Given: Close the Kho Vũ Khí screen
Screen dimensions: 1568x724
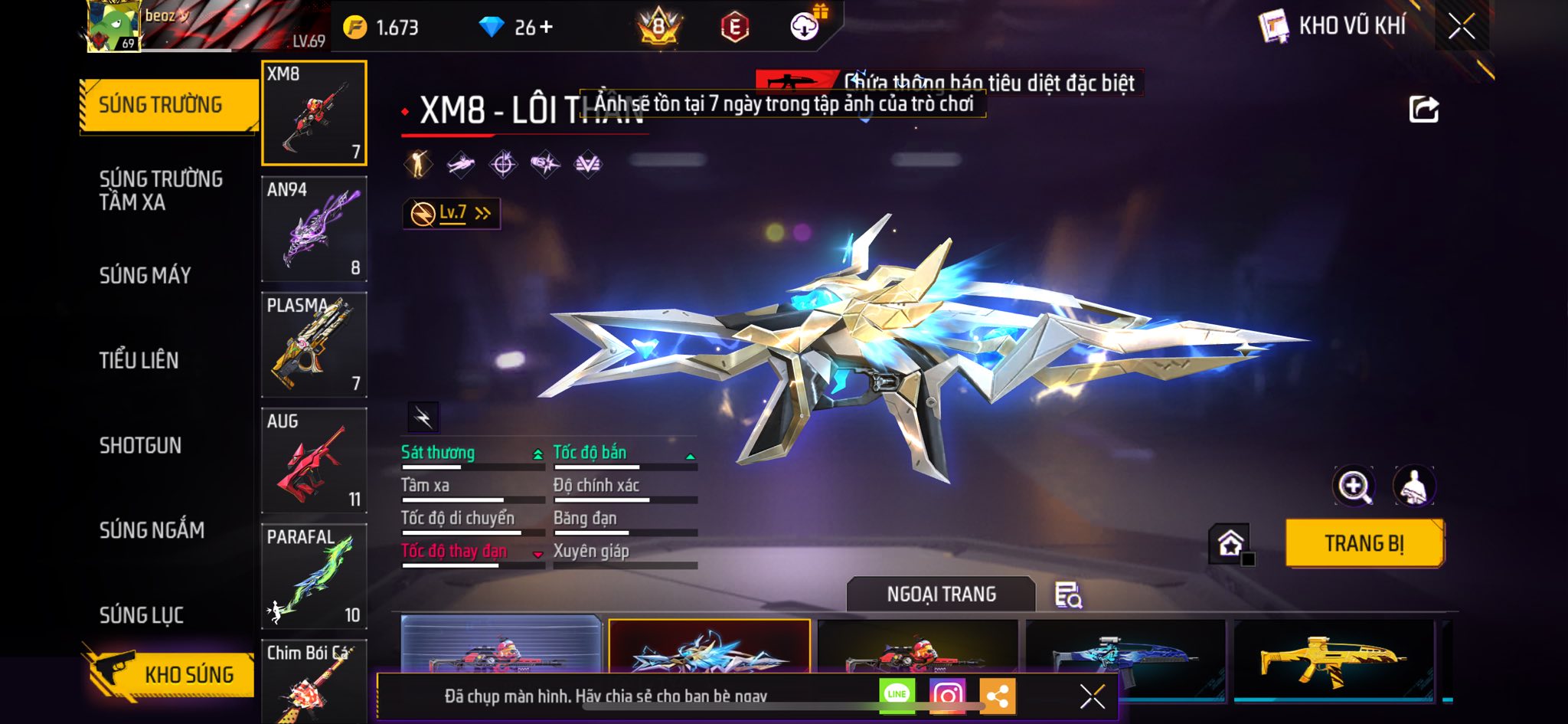Looking at the screenshot, I should tap(1462, 26).
